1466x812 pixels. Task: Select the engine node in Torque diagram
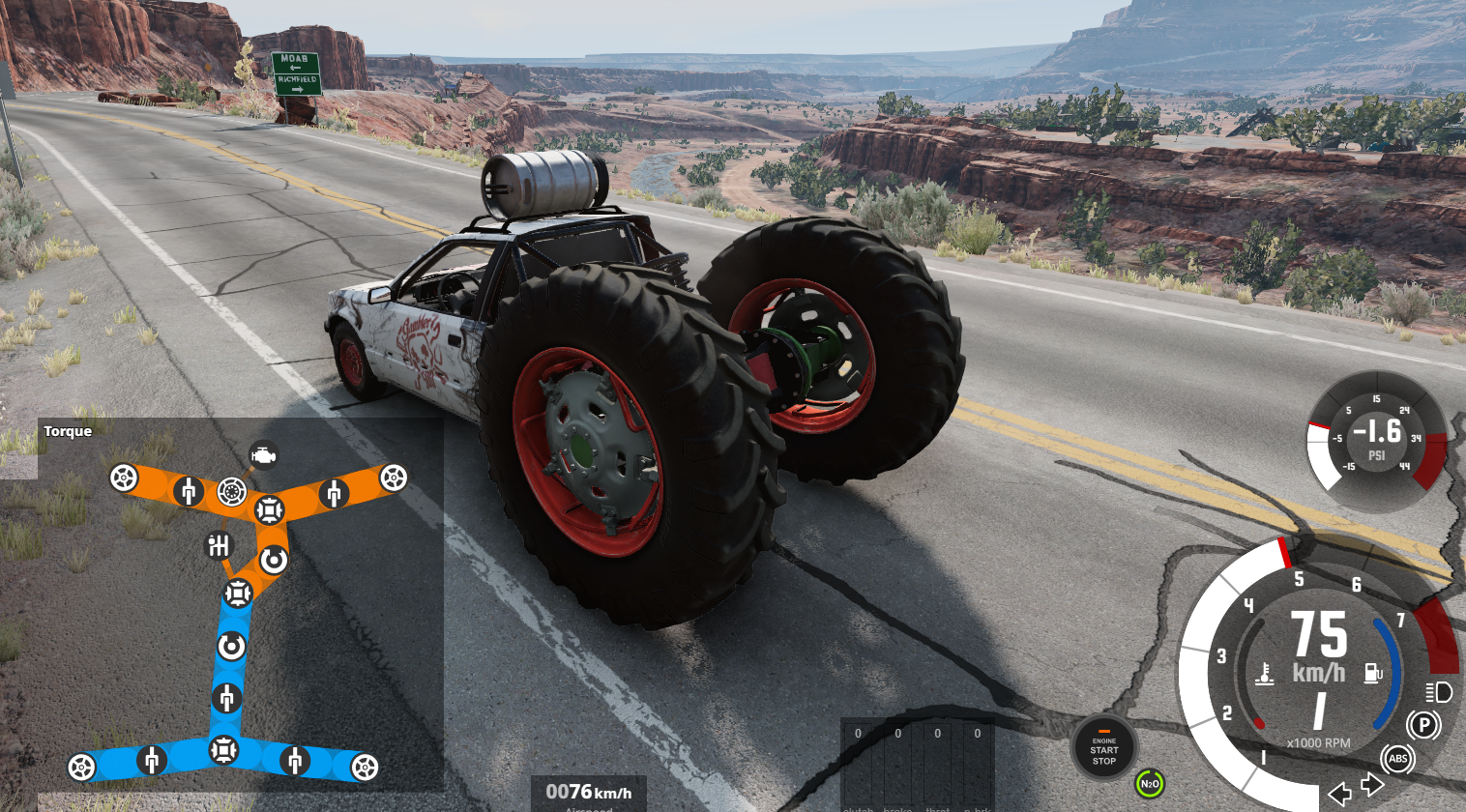pyautogui.click(x=263, y=454)
